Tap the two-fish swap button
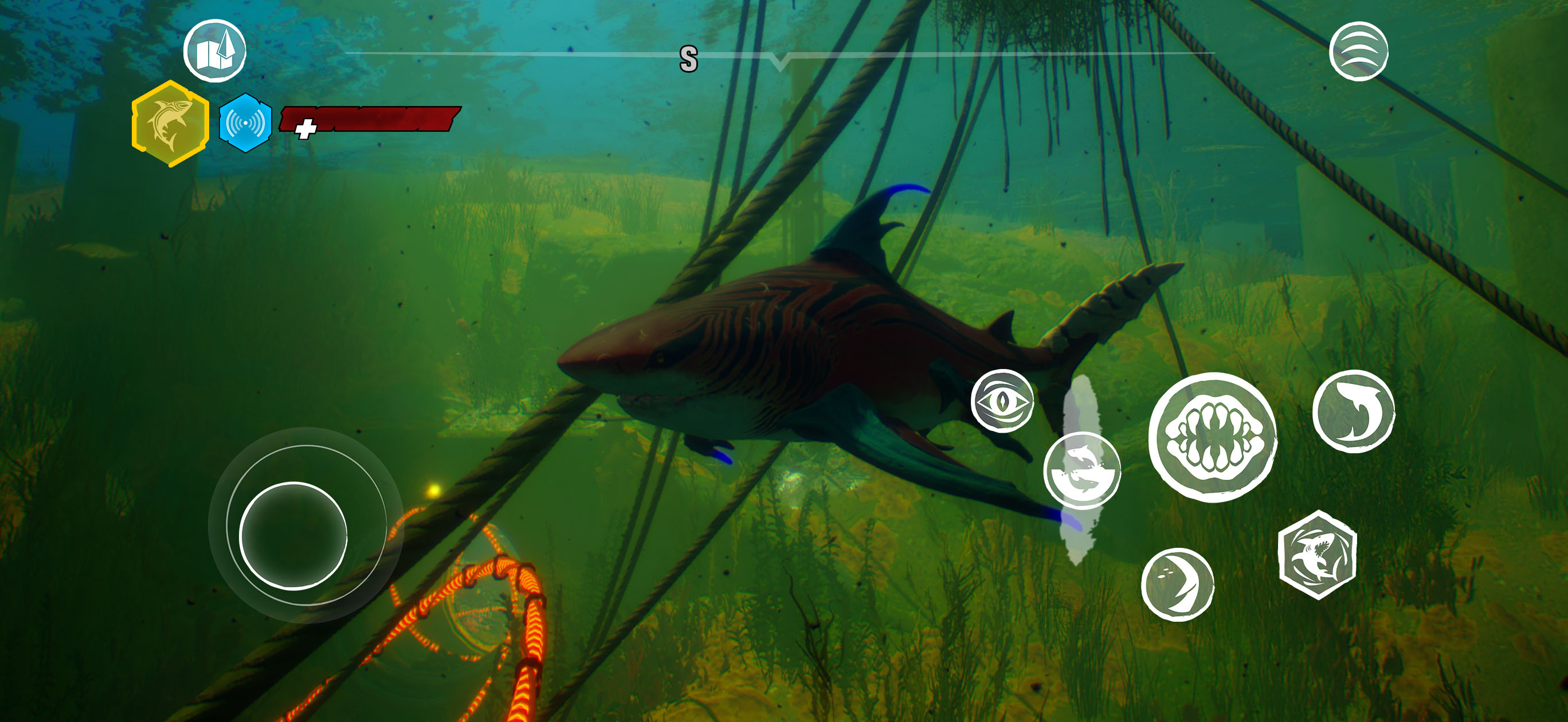This screenshot has width=1568, height=722. [x=1081, y=470]
